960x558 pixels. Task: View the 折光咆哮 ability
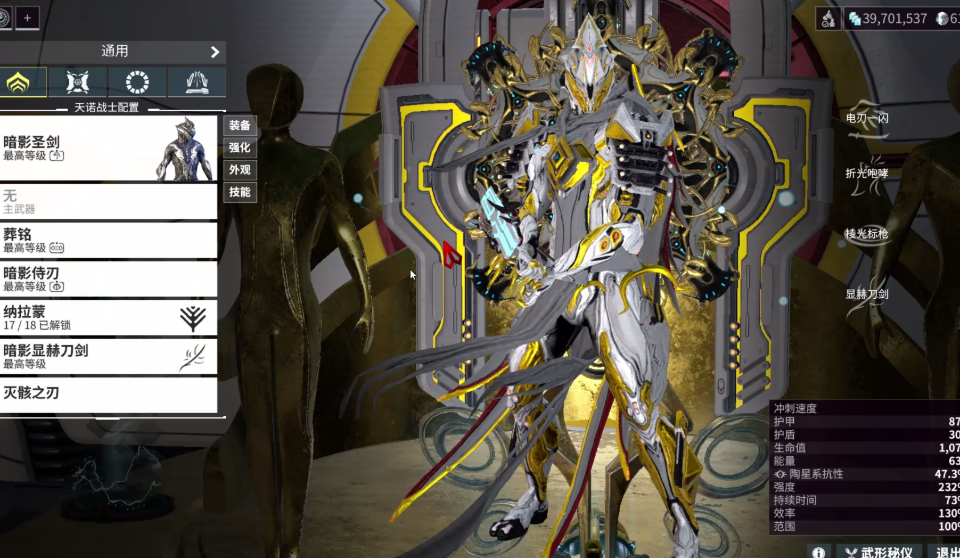[x=867, y=172]
